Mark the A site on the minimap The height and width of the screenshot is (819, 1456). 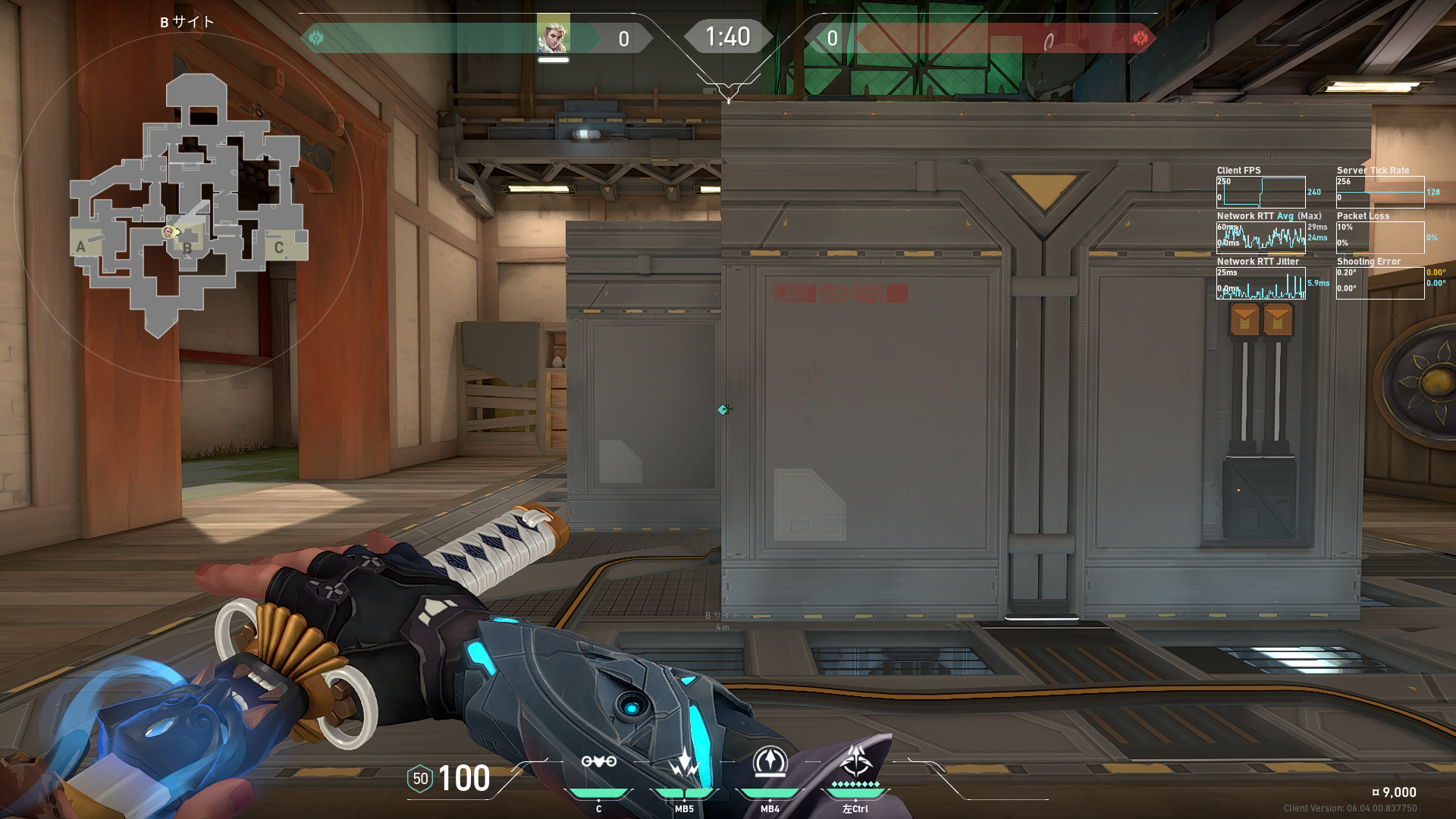[81, 246]
